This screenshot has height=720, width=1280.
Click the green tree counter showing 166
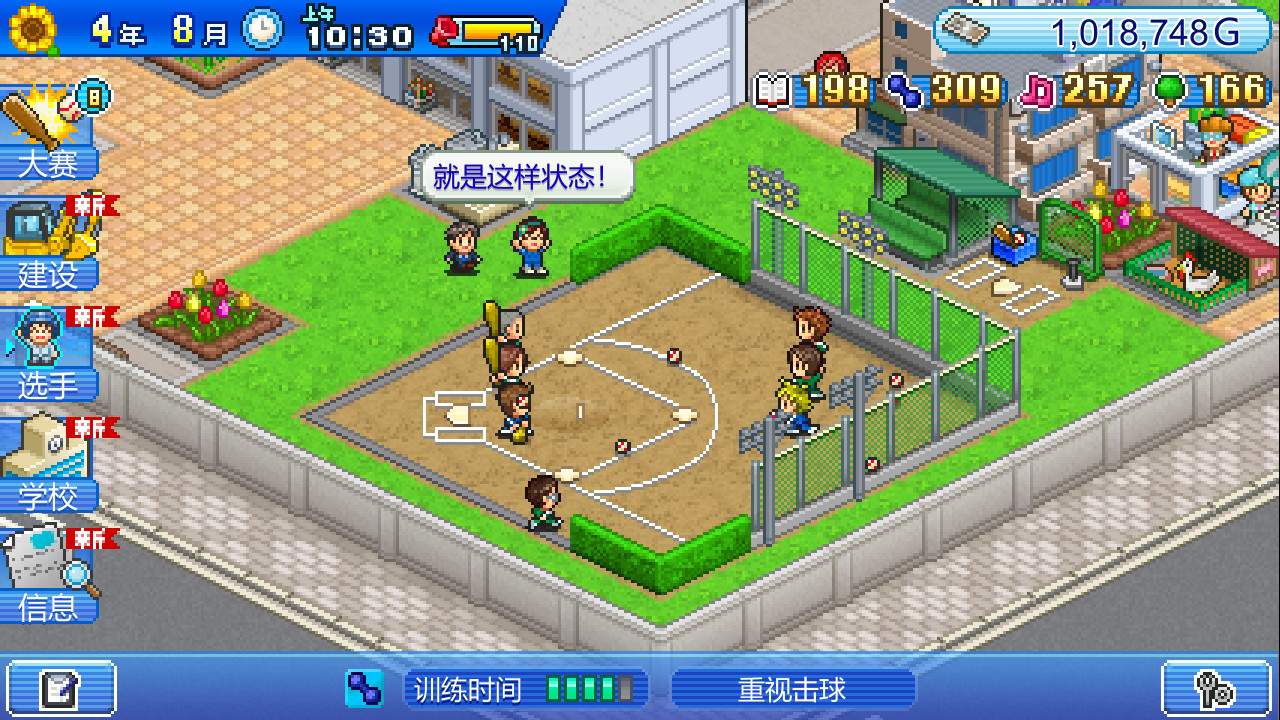point(1210,90)
